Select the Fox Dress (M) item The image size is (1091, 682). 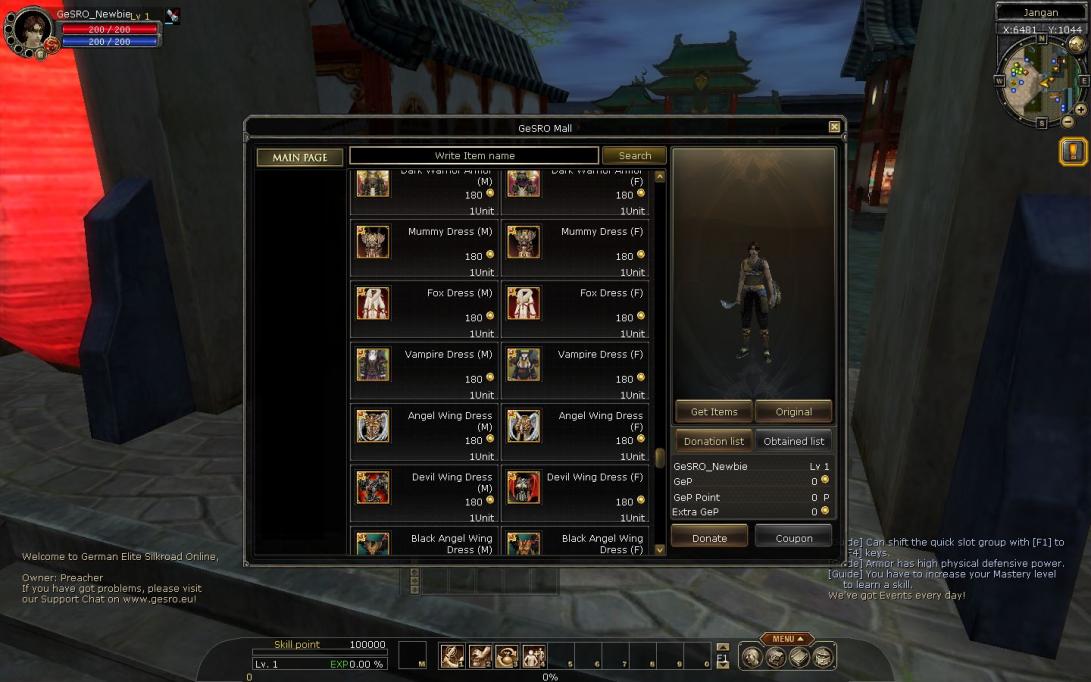coord(424,310)
